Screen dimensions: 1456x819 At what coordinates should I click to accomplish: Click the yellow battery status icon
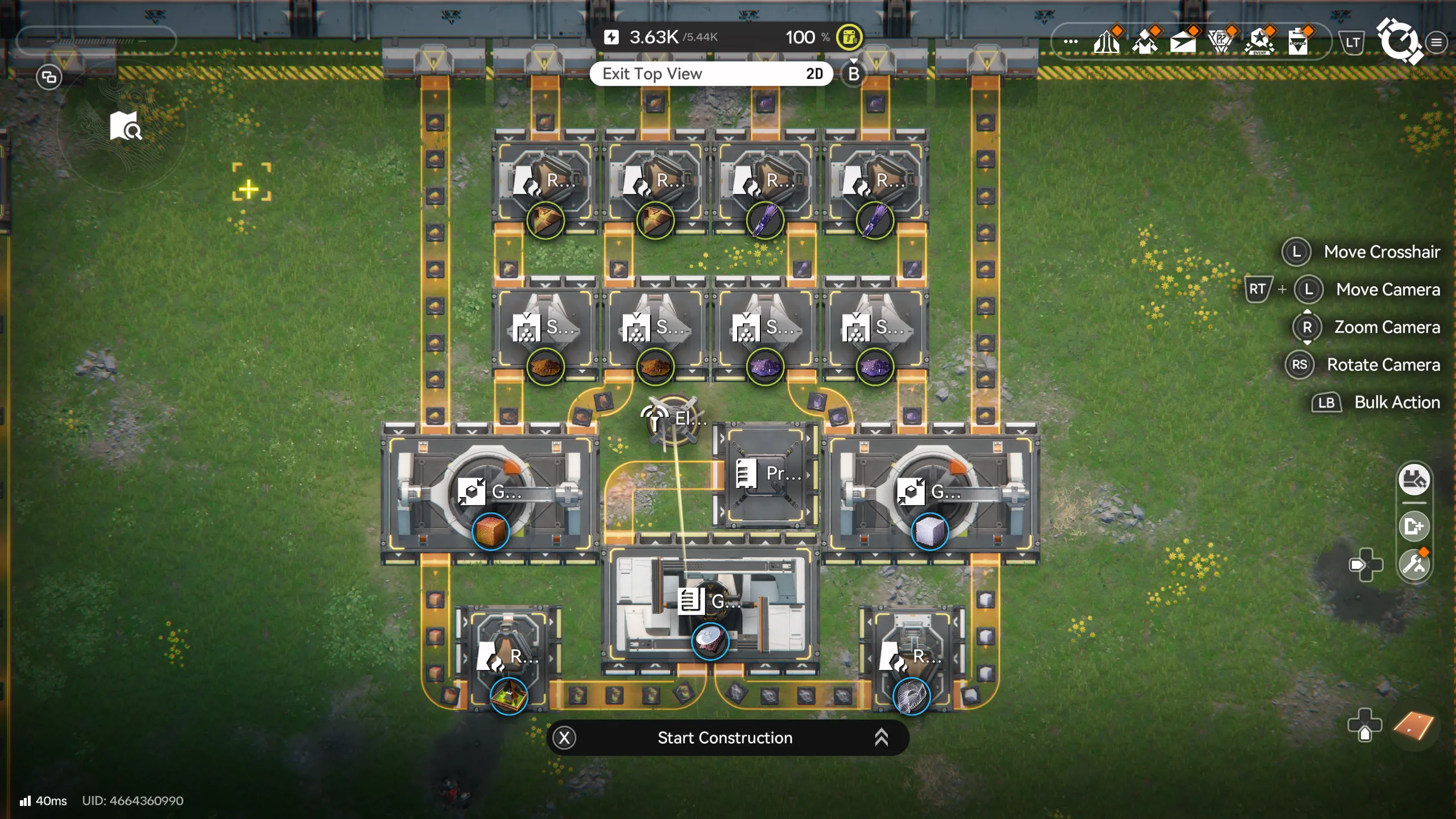click(849, 38)
